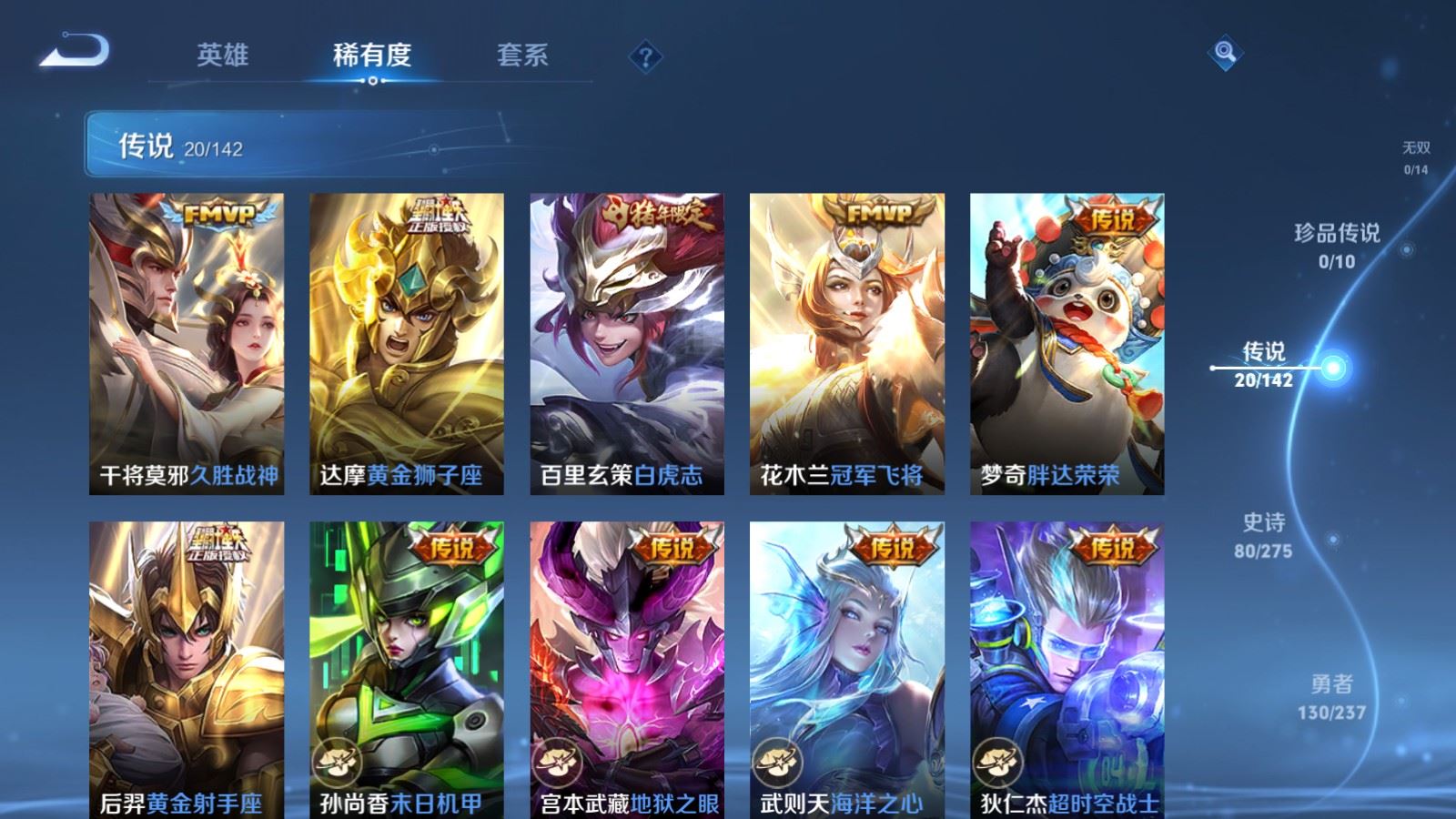
Task: Open the search magnifier in the top right
Action: coord(1226,55)
